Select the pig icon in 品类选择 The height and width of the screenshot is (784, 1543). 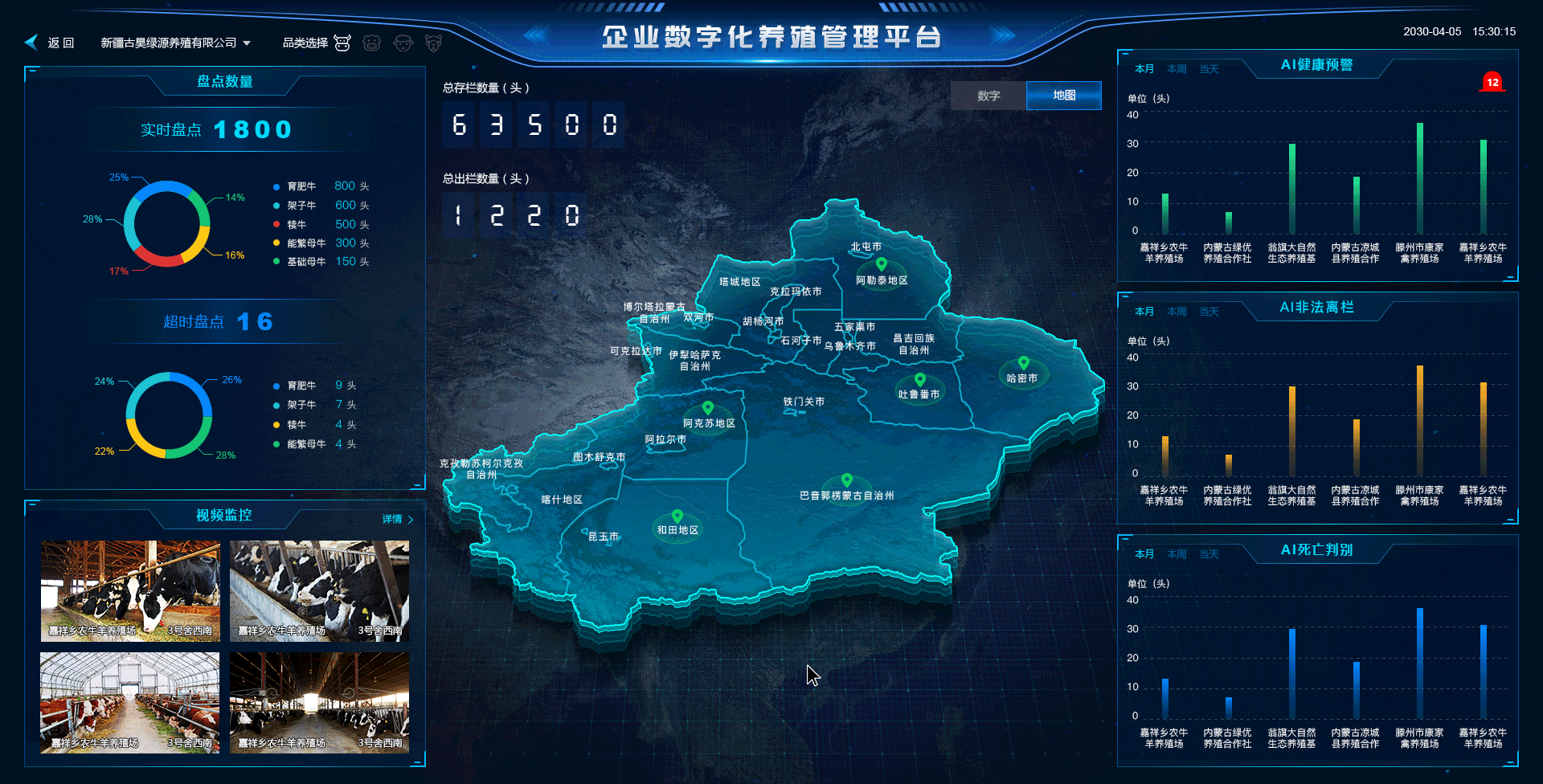pos(373,42)
